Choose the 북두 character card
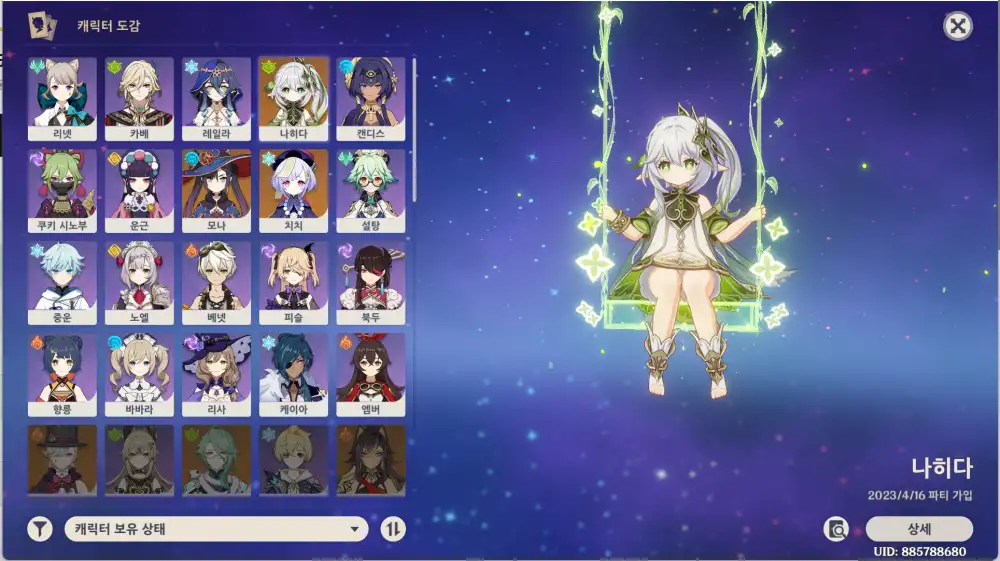This screenshot has height=561, width=1000. [371, 282]
